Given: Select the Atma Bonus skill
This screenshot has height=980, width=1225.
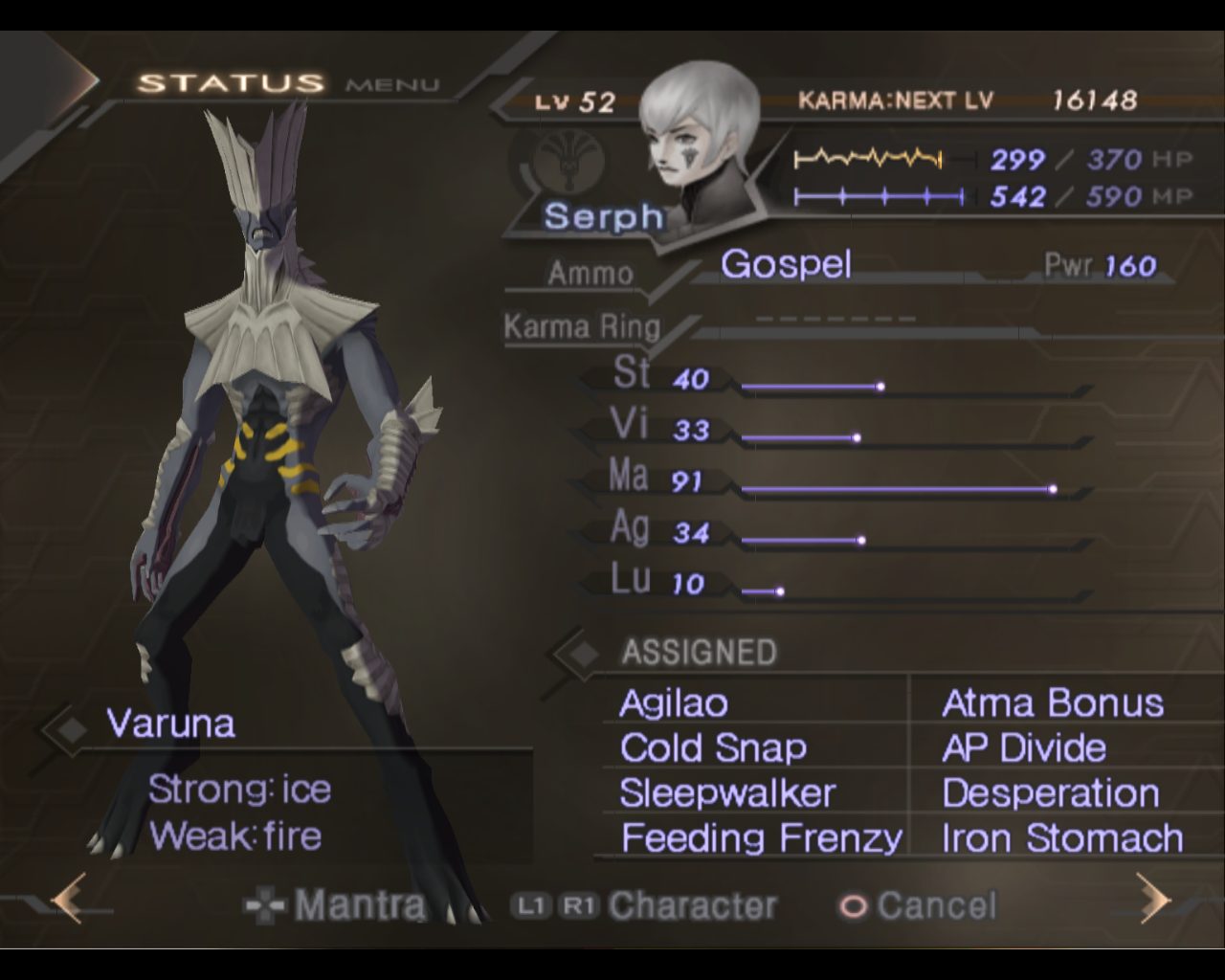Looking at the screenshot, I should (x=1053, y=703).
